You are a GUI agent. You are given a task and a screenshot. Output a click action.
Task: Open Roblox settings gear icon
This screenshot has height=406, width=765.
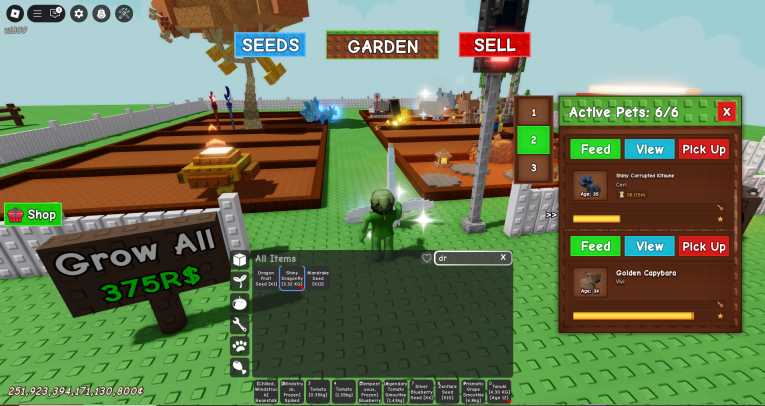pos(79,13)
